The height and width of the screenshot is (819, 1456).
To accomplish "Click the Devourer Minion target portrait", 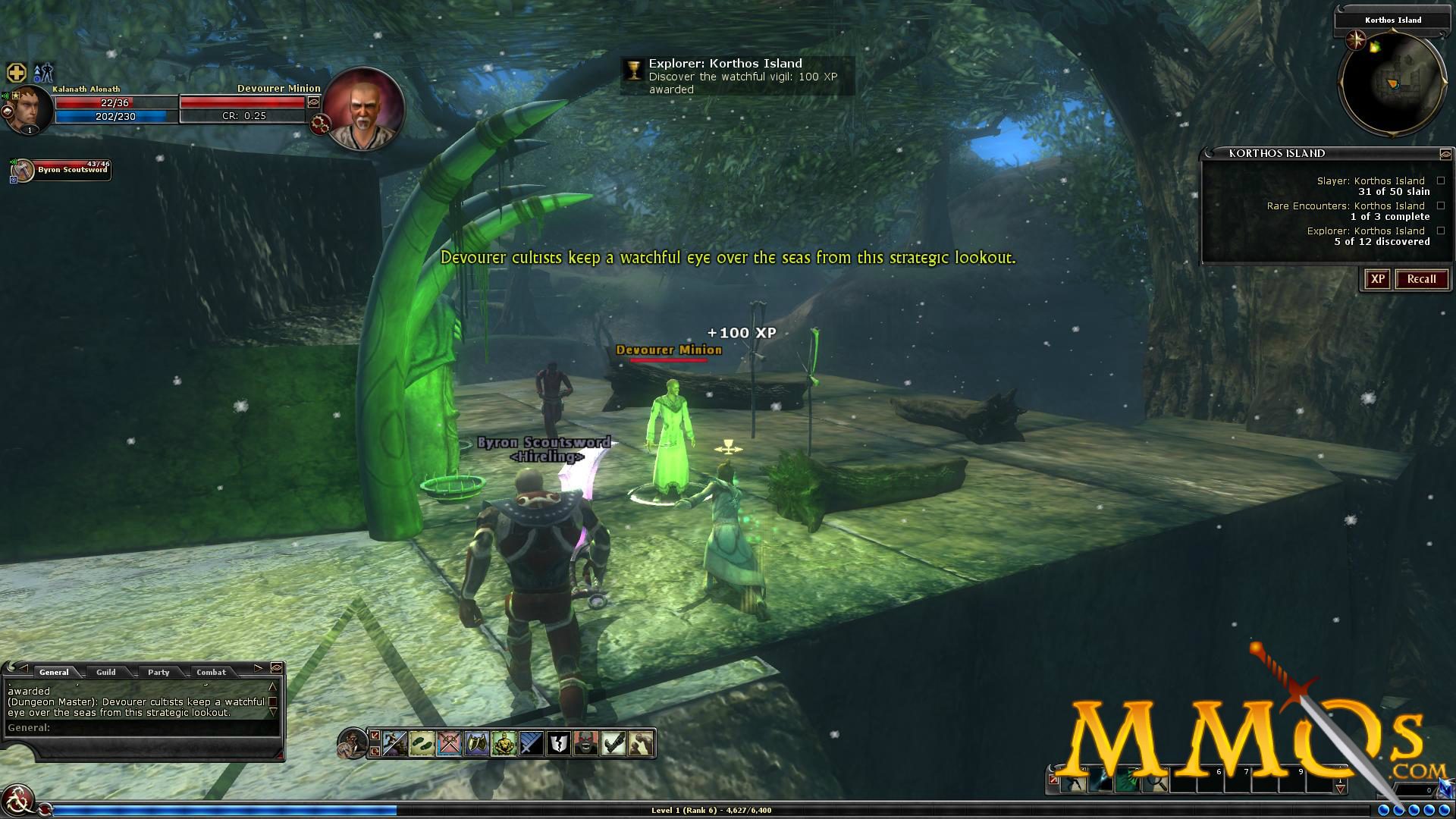I will pyautogui.click(x=363, y=109).
